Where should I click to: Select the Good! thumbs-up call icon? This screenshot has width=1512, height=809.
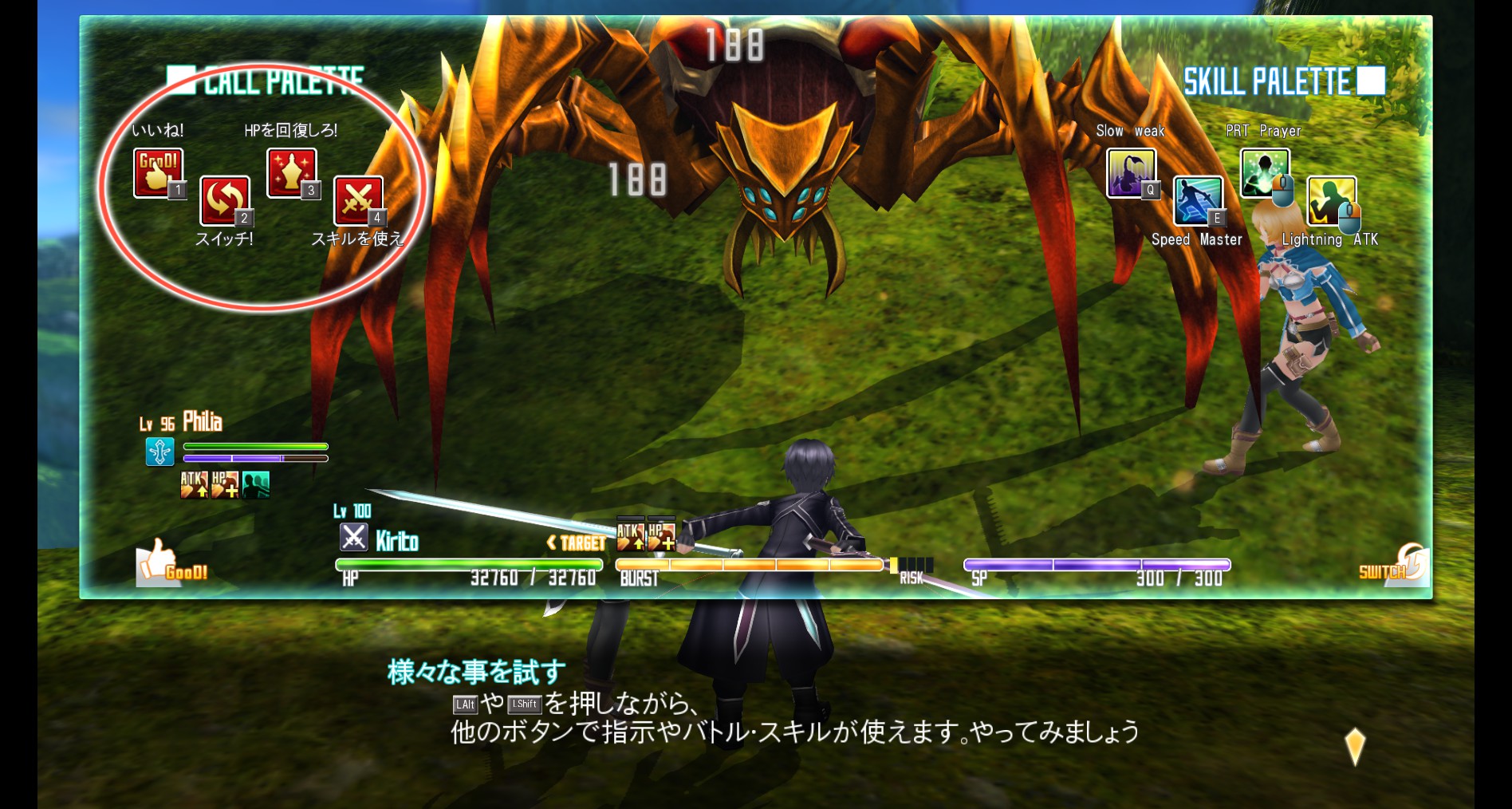tap(158, 172)
